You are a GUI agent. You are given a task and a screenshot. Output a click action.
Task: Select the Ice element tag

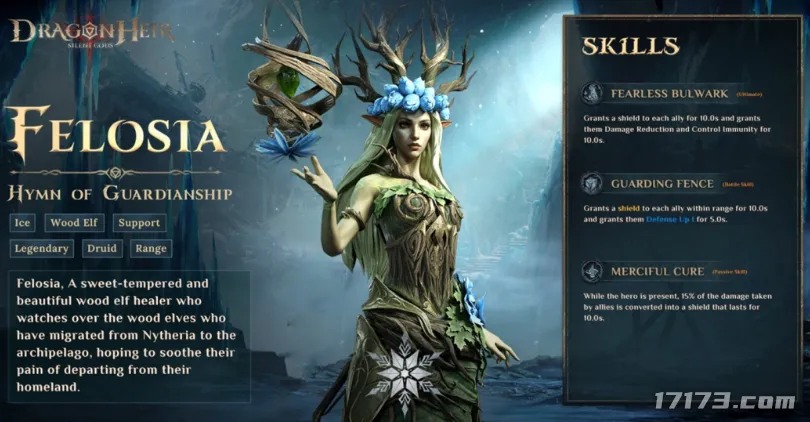(x=24, y=223)
